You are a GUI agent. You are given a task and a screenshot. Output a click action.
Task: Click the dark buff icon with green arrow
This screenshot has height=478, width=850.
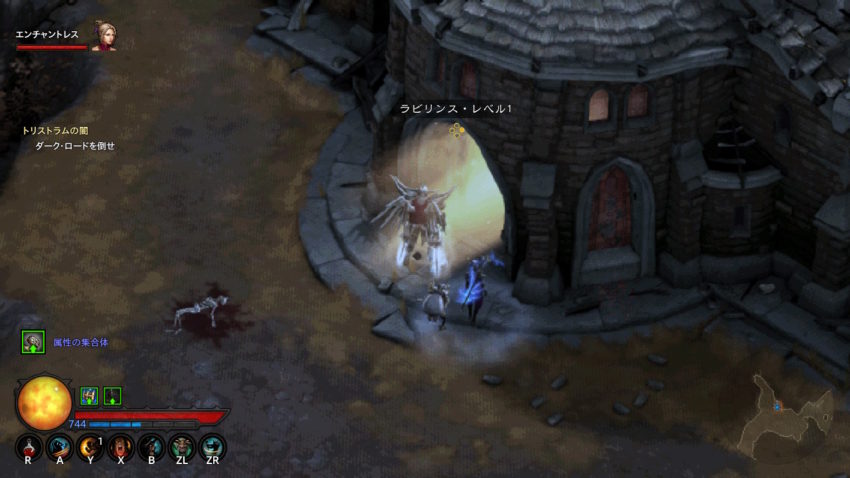tap(112, 395)
